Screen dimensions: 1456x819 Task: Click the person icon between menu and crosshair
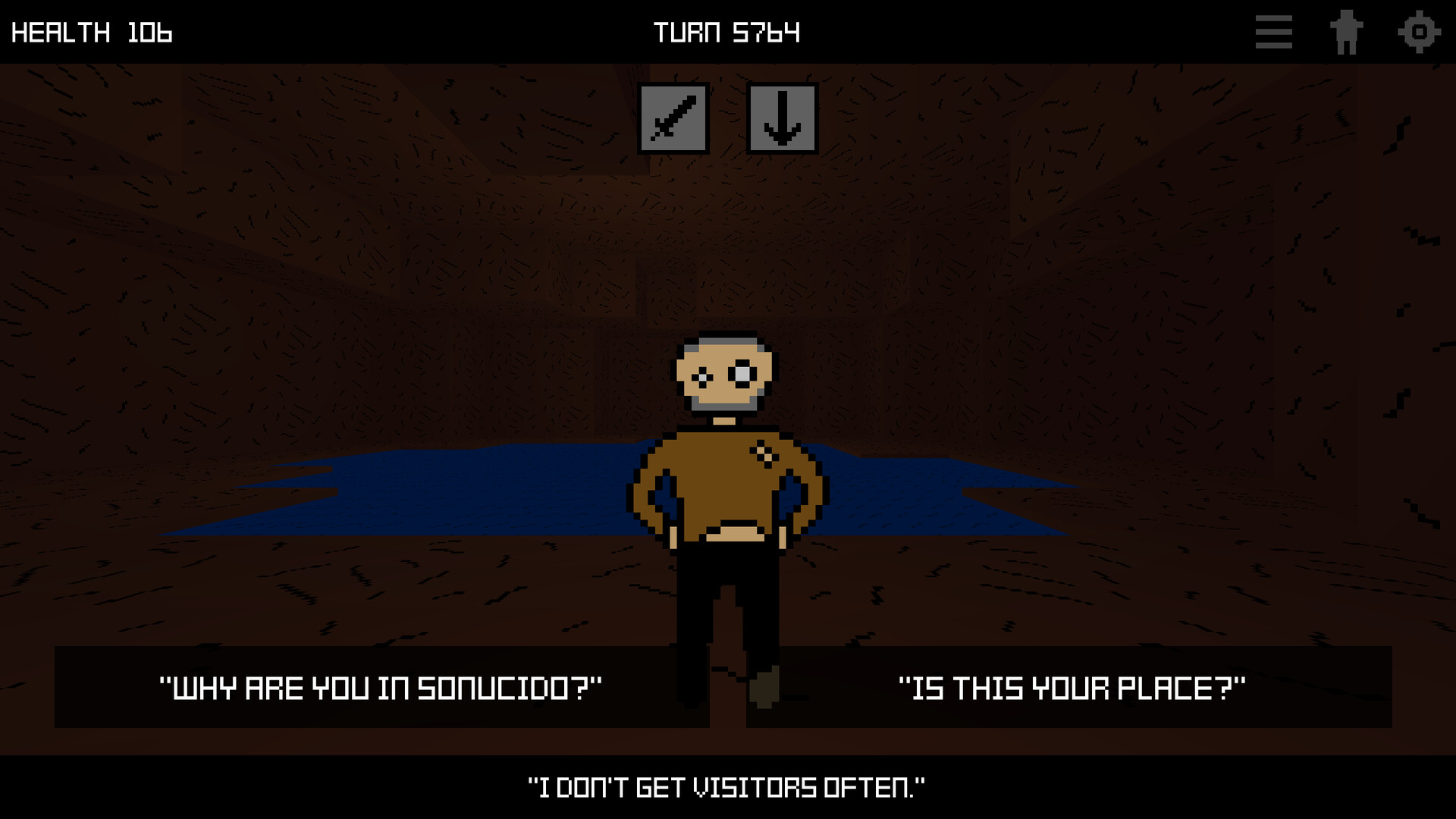(1346, 32)
